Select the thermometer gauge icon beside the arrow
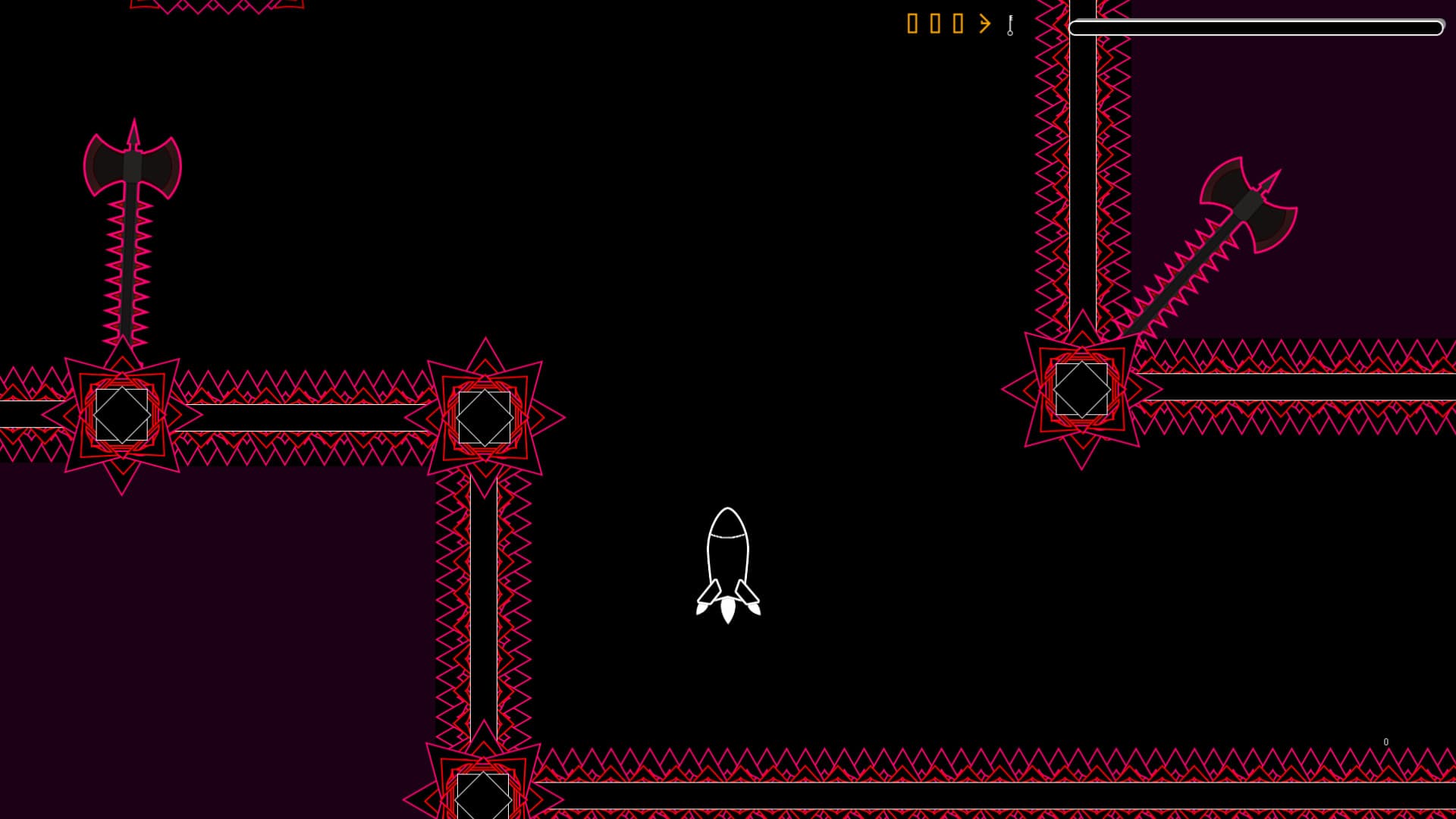Viewport: 1456px width, 819px height. point(1009,24)
